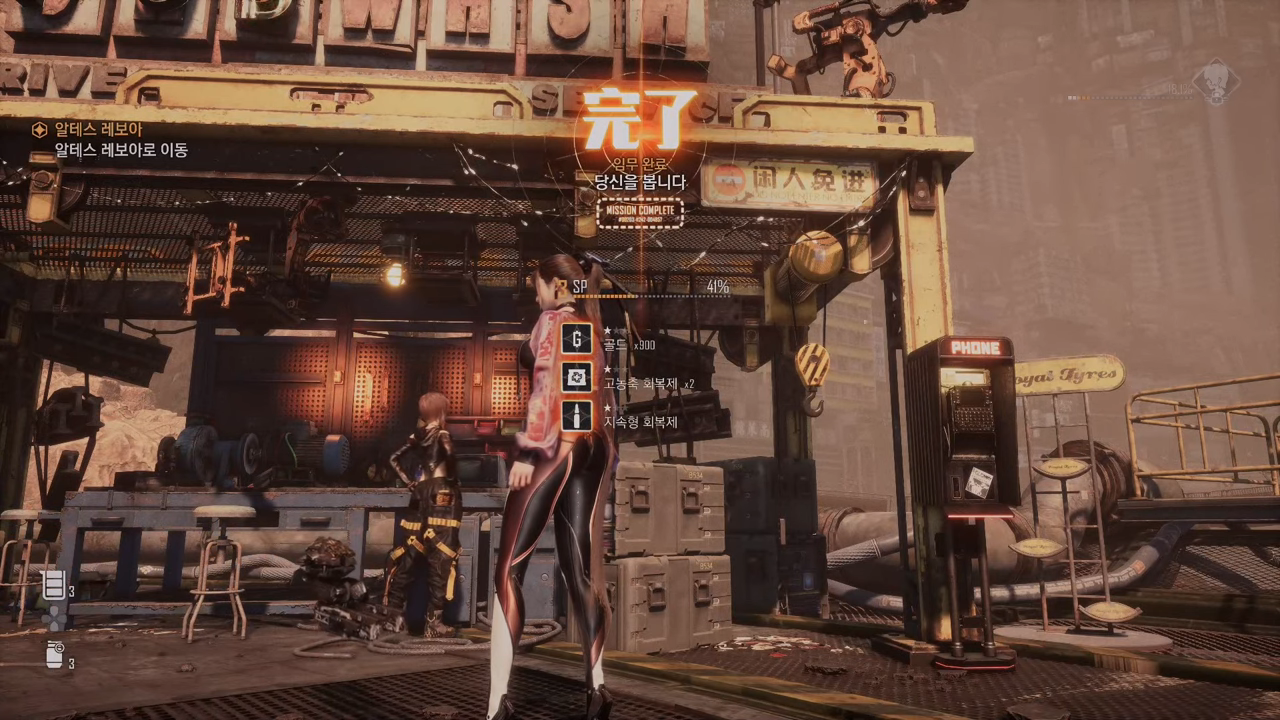Click the locked diamond skull emblem
Image resolution: width=1280 pixels, height=720 pixels.
pyautogui.click(x=1215, y=82)
